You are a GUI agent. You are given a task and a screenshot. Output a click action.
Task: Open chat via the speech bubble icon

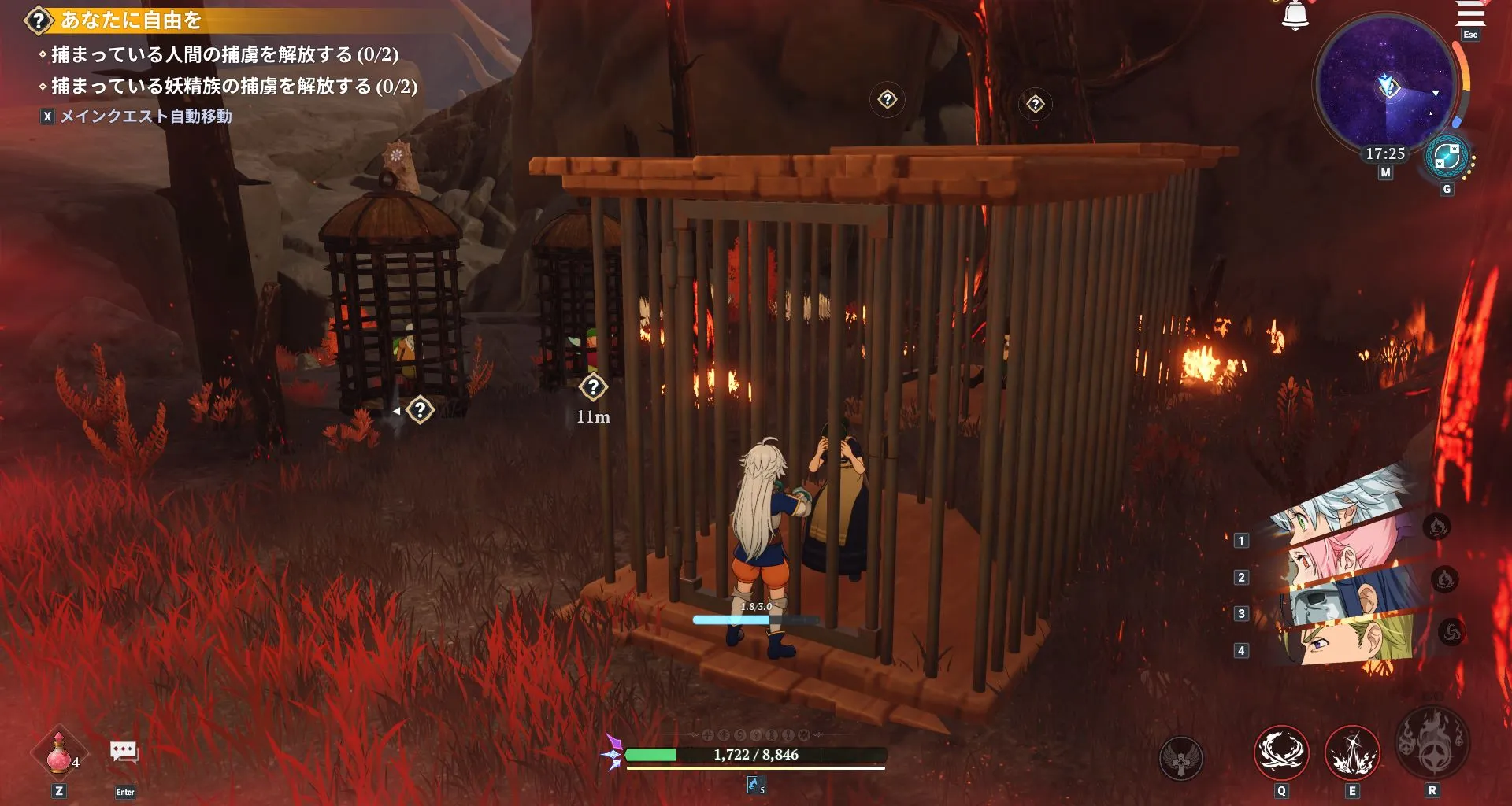123,753
